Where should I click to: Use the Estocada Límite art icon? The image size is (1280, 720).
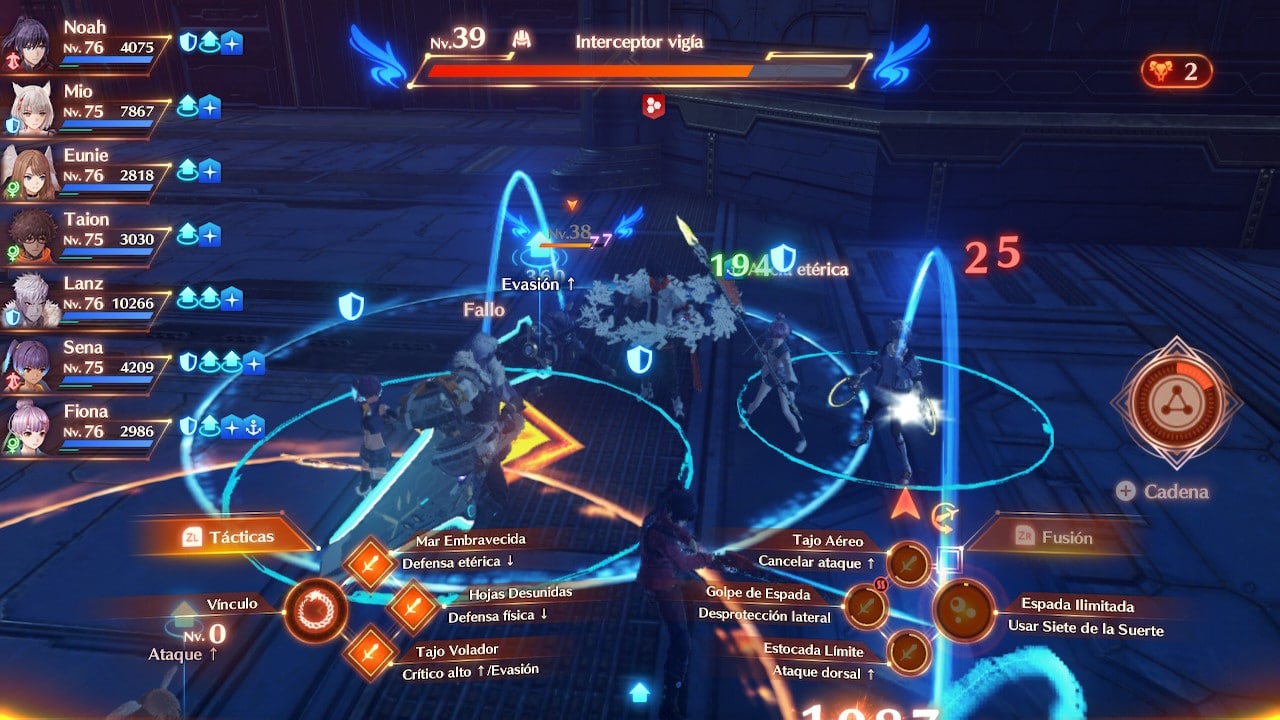[908, 652]
